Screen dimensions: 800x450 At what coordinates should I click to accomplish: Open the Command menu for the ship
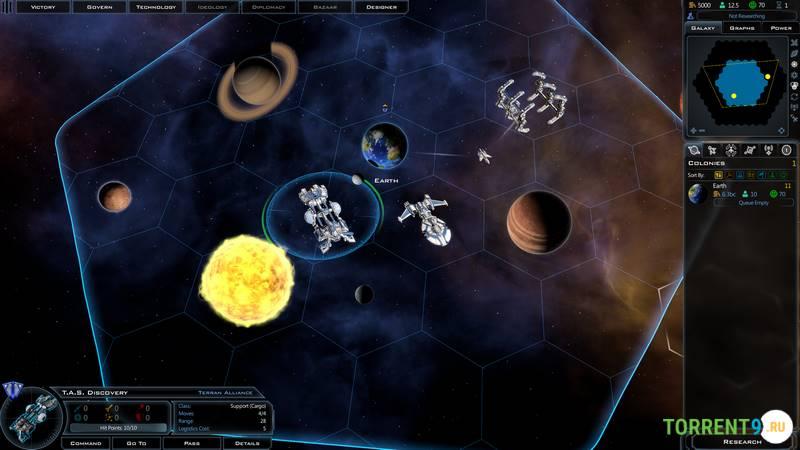pyautogui.click(x=85, y=442)
